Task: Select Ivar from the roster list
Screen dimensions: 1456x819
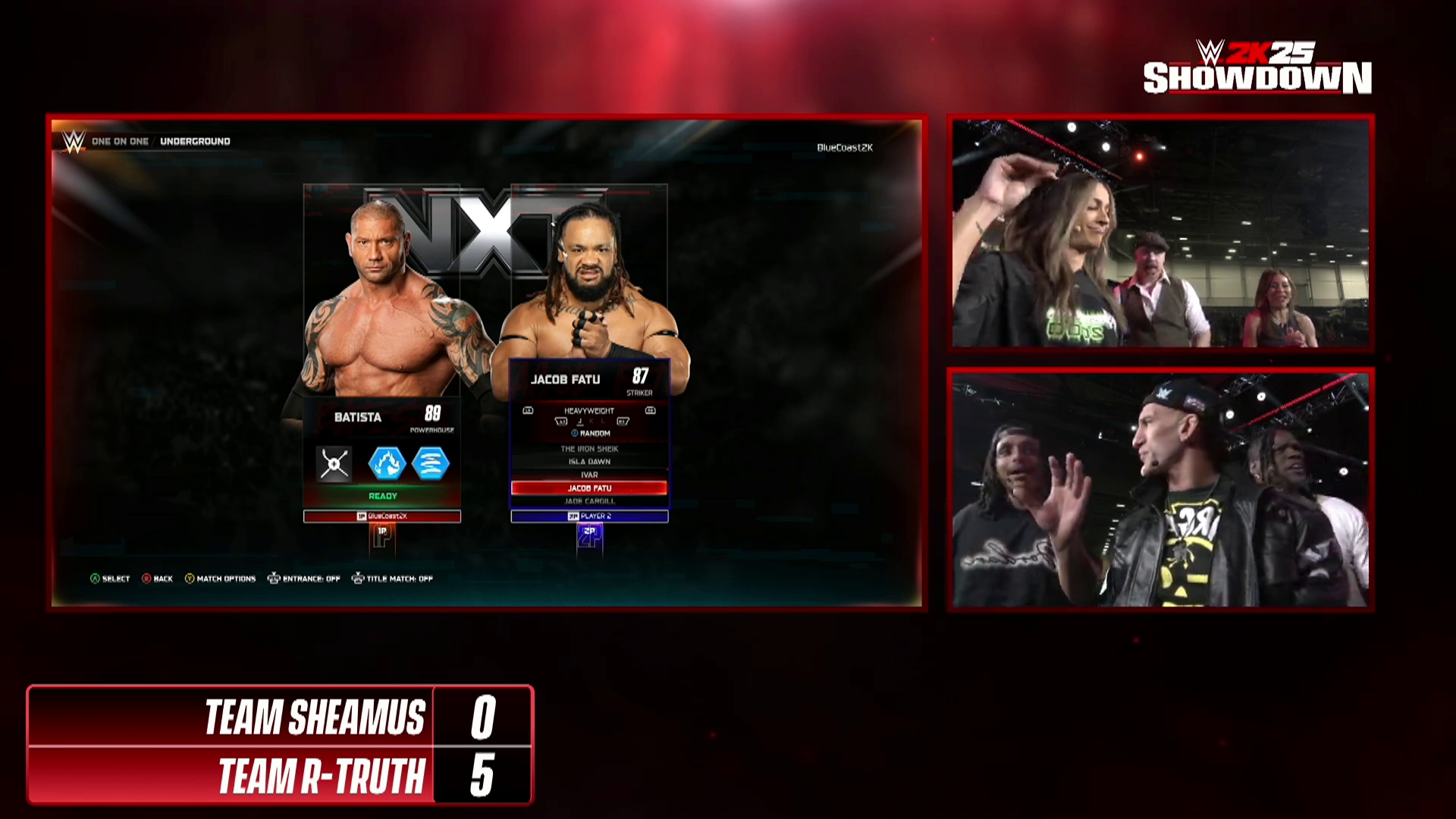Action: tap(589, 475)
